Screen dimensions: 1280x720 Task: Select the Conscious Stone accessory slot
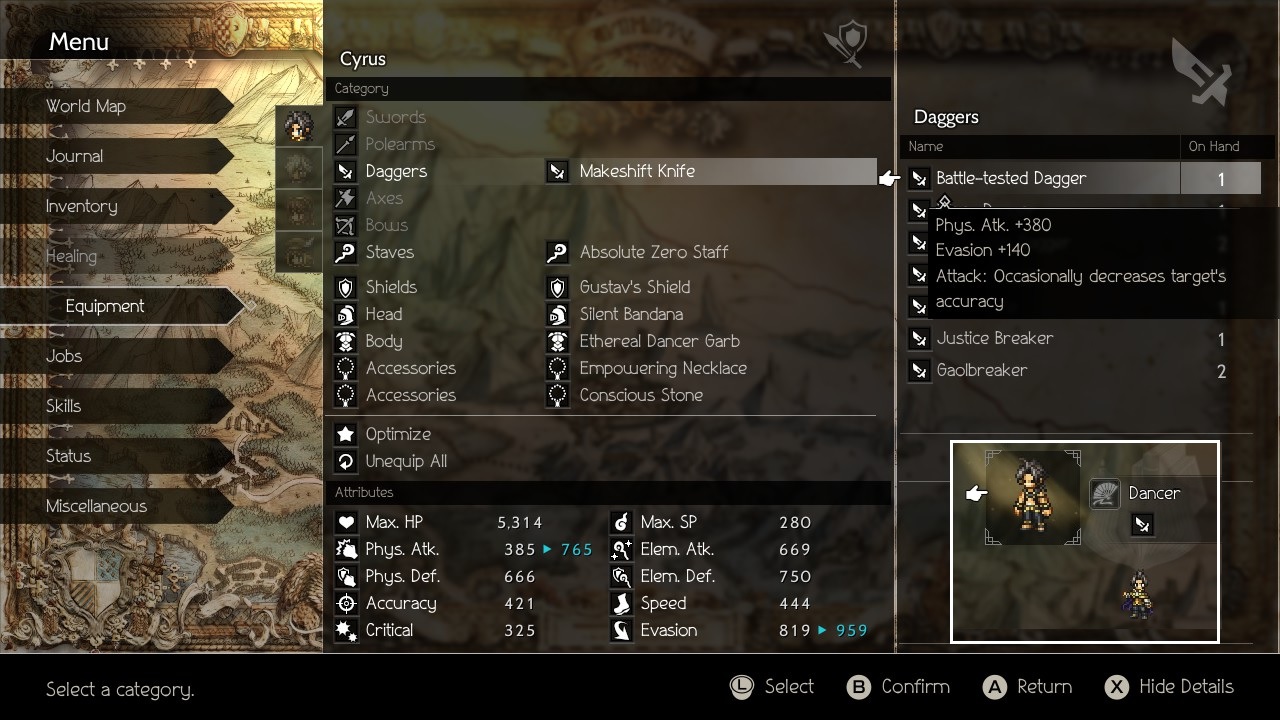click(641, 395)
